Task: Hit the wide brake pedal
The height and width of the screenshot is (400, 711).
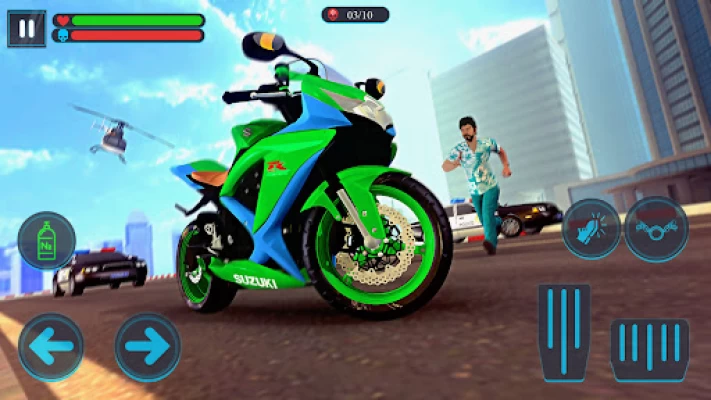Action: pos(649,349)
